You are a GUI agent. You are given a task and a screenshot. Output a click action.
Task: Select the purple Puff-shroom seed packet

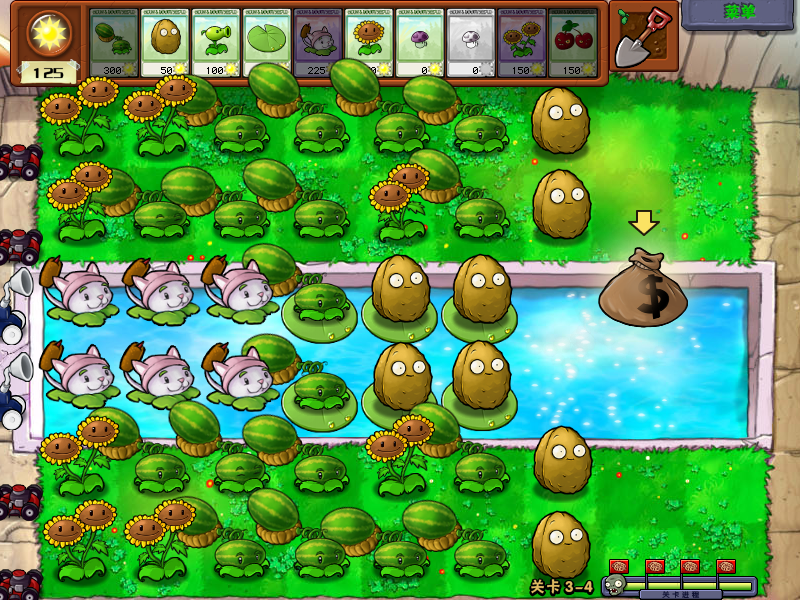pyautogui.click(x=420, y=43)
